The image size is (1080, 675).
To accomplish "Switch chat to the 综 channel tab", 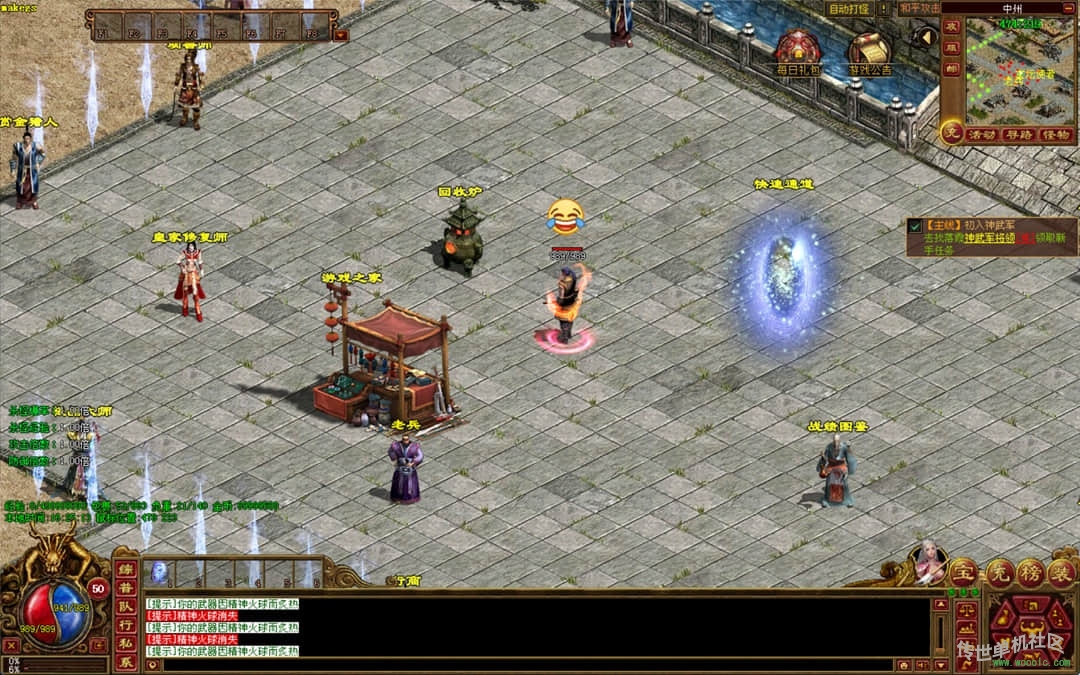I will pos(126,570).
